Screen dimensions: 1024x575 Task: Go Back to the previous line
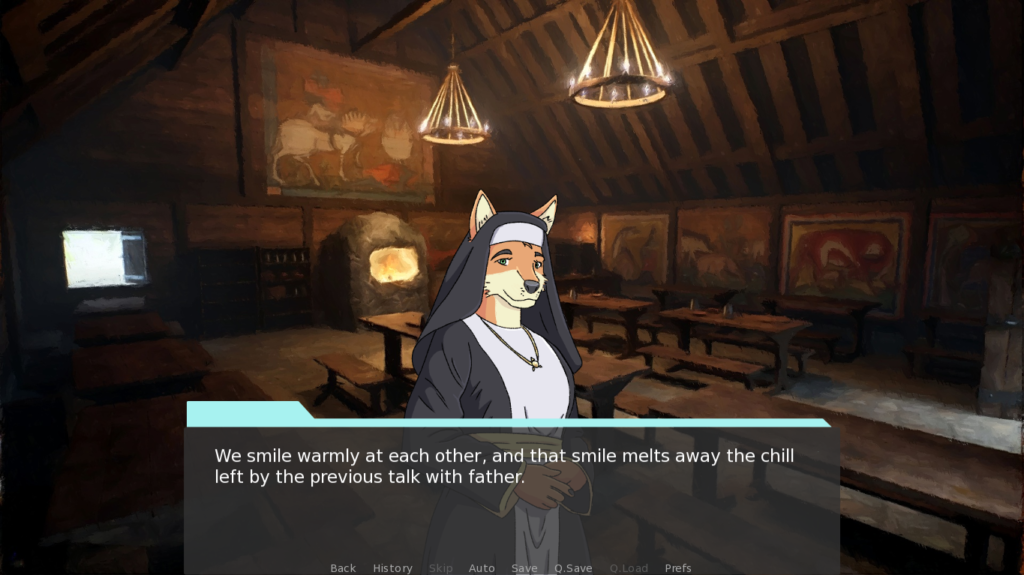point(343,568)
